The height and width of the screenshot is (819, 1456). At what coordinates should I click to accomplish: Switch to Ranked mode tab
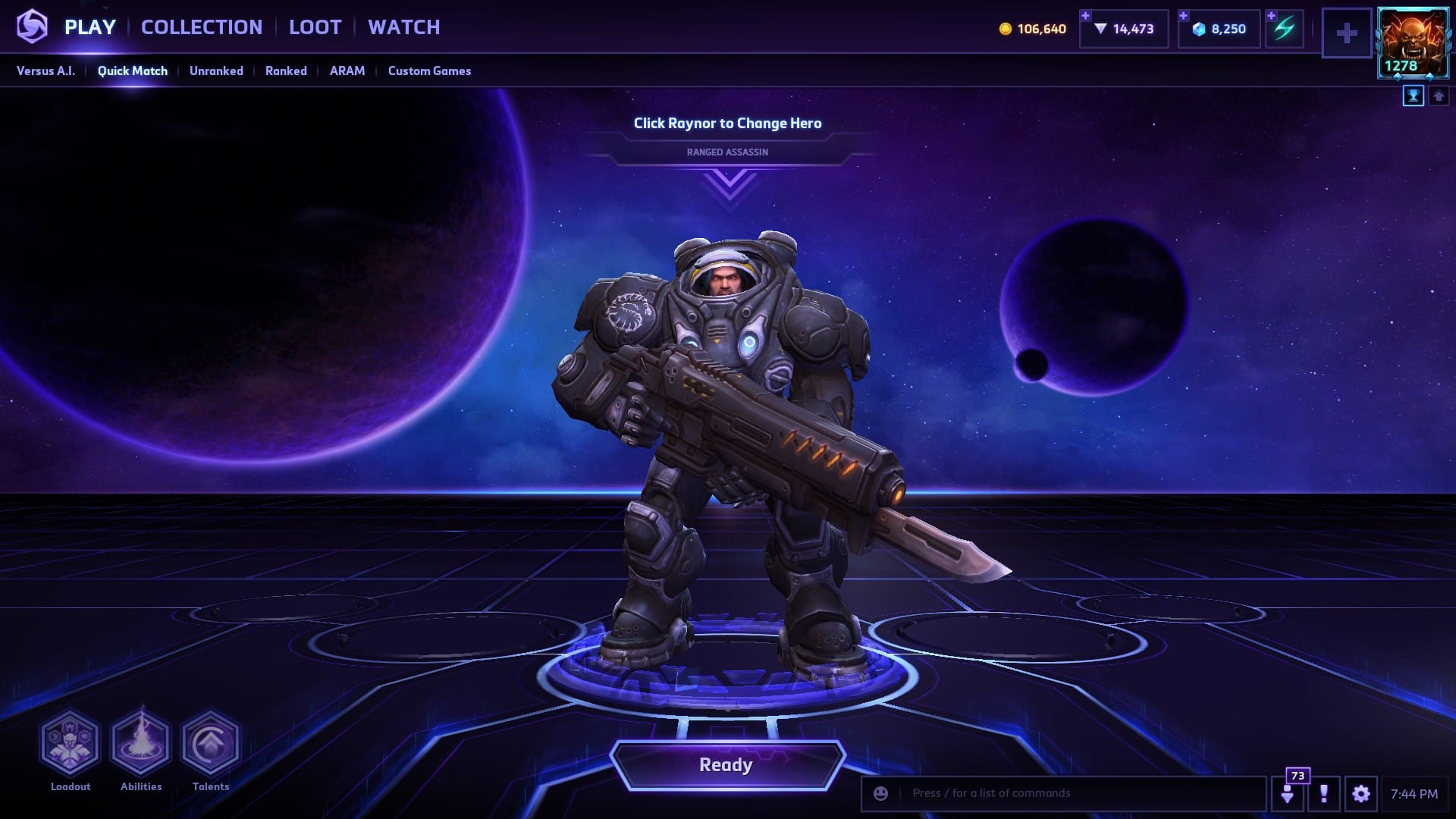(x=286, y=71)
